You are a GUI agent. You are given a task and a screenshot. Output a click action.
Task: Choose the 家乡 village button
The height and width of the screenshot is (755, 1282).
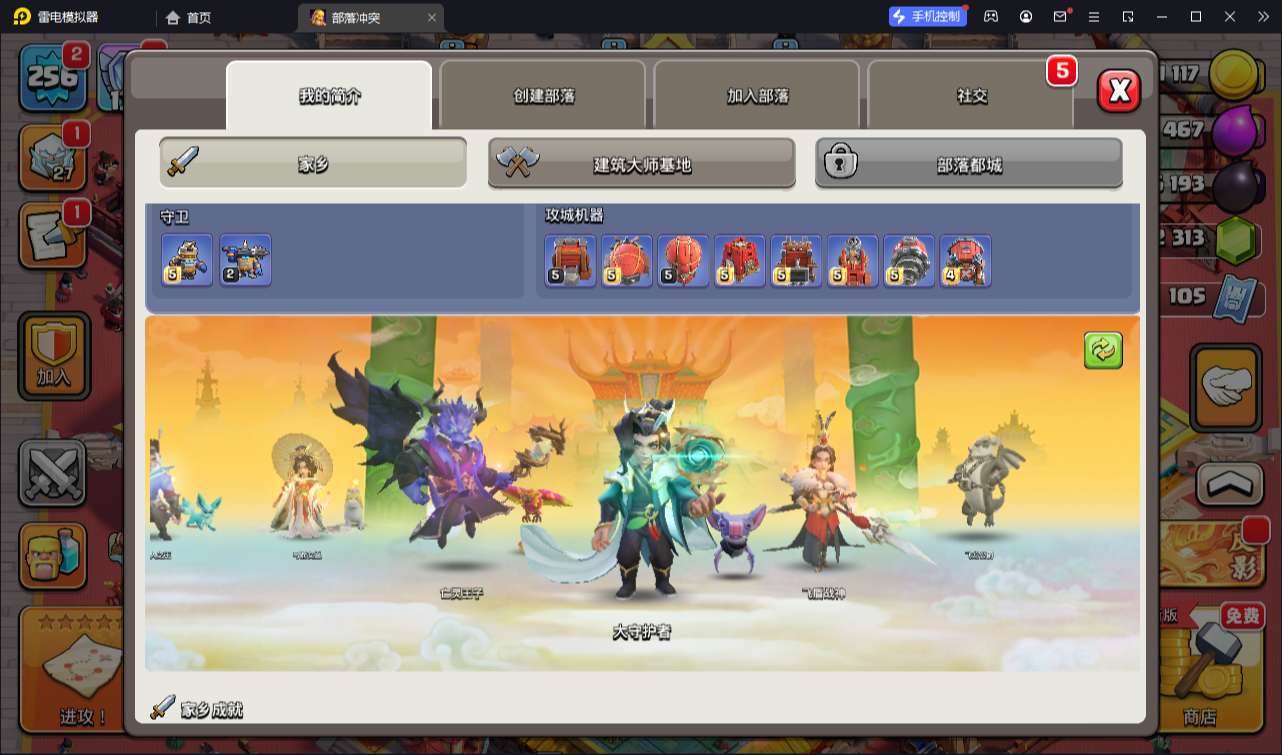(x=313, y=163)
